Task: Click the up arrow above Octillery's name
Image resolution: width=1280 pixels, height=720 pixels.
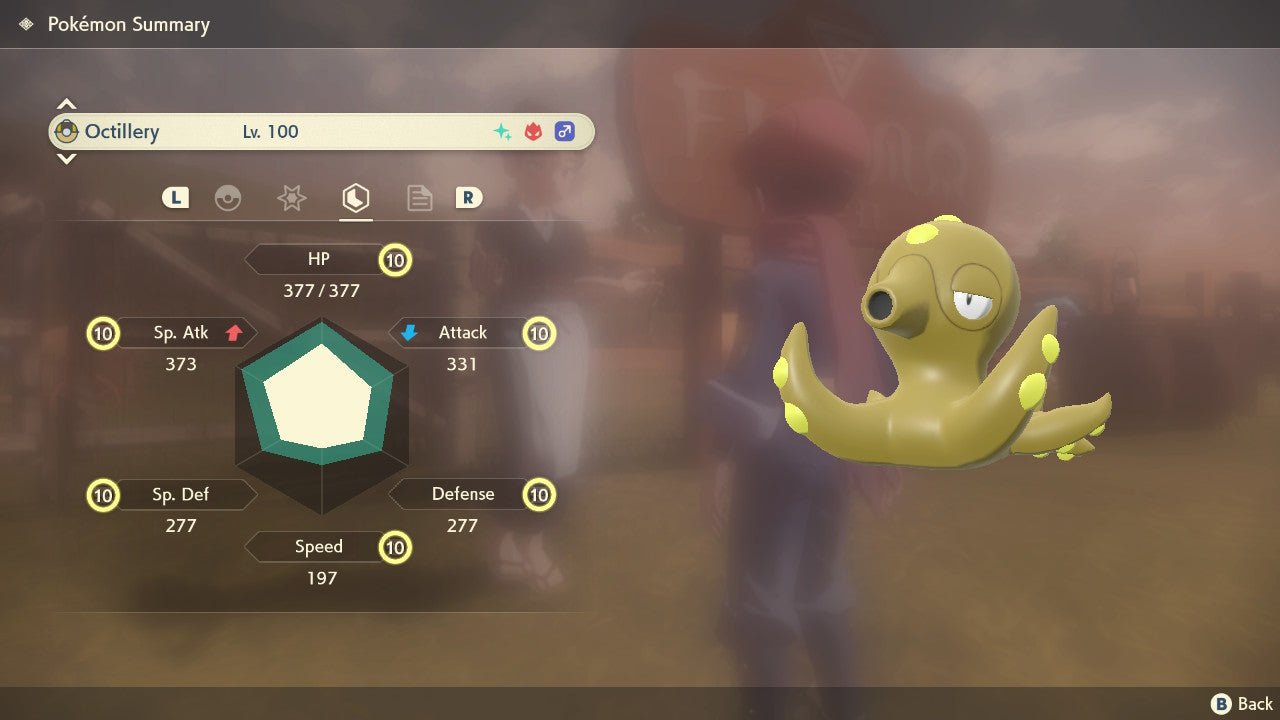Action: [66, 104]
